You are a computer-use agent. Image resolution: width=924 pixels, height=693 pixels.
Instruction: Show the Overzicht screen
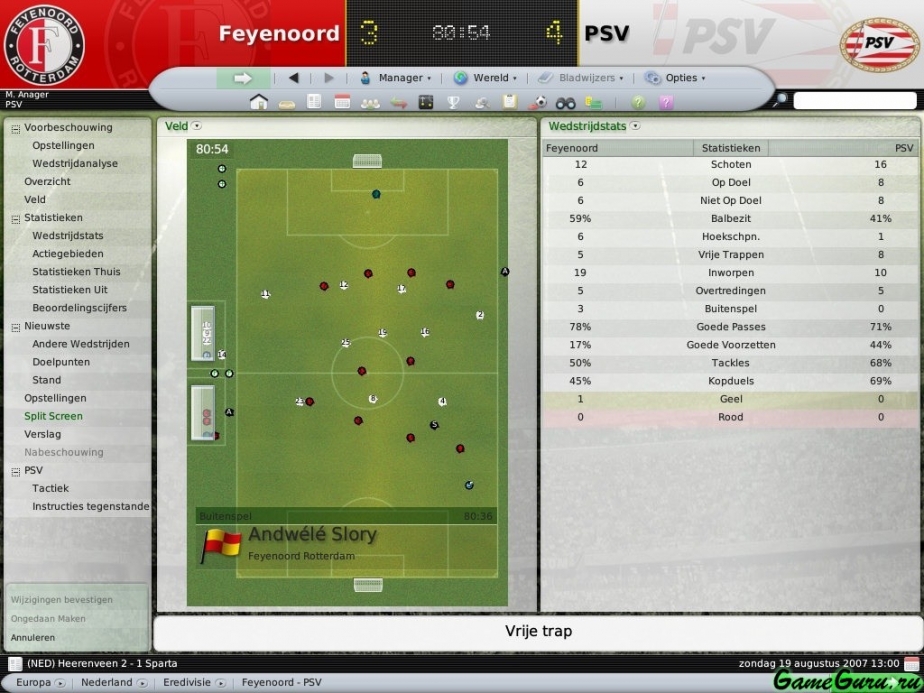click(47, 182)
